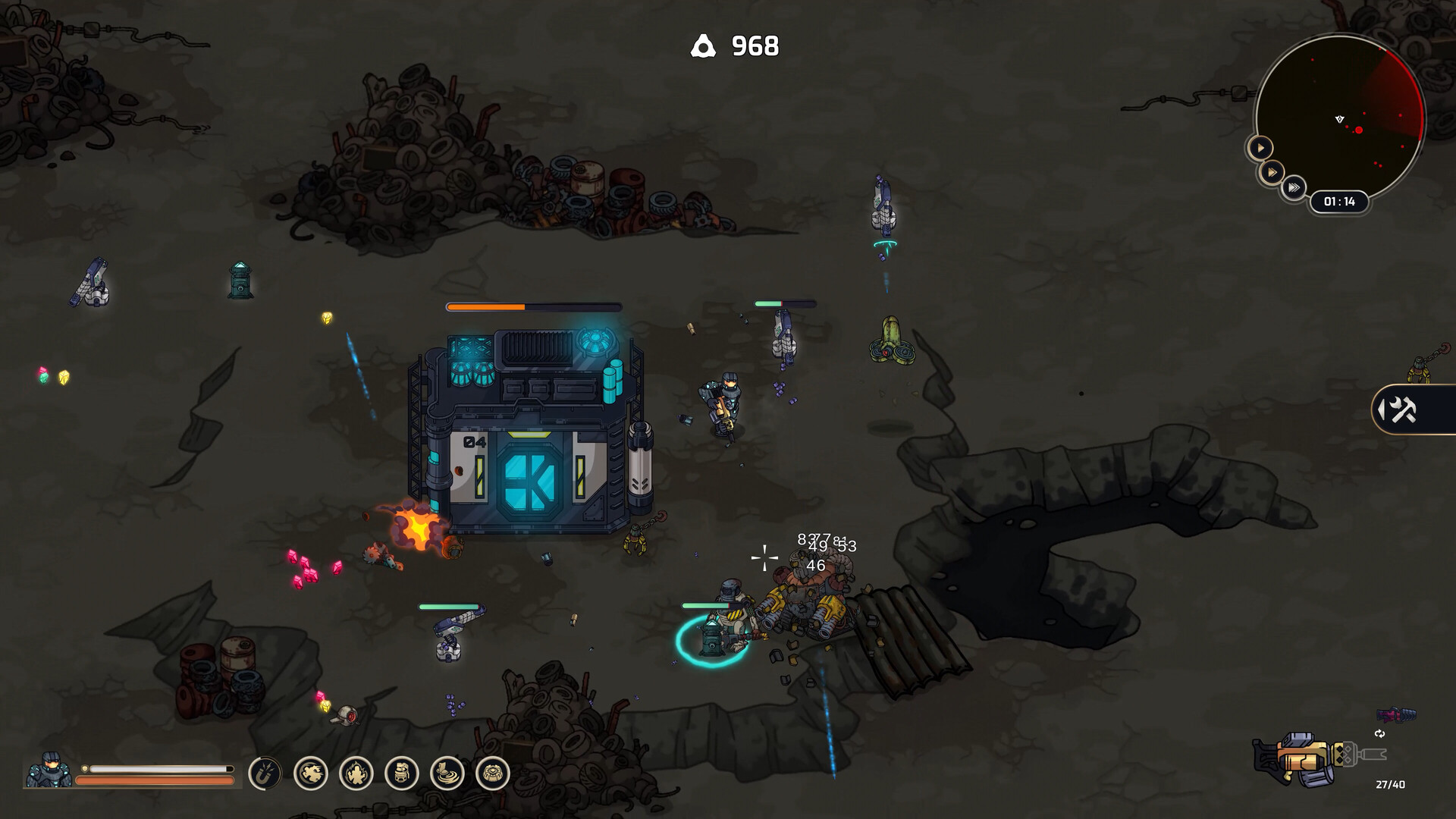Select the grenade ability icon
Screen dimensions: 1456x819
click(x=402, y=773)
